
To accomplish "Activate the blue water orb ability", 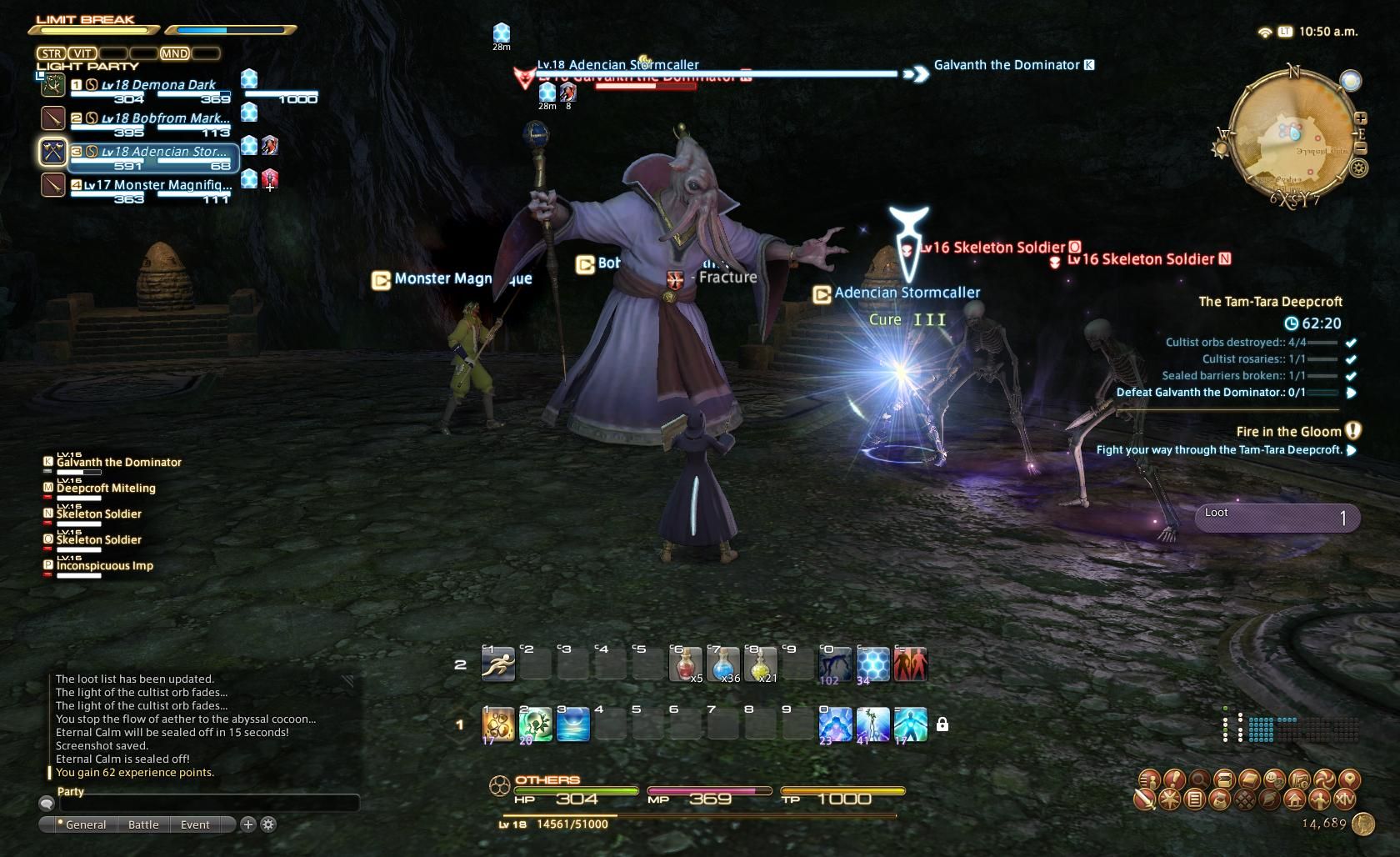I will coord(572,724).
